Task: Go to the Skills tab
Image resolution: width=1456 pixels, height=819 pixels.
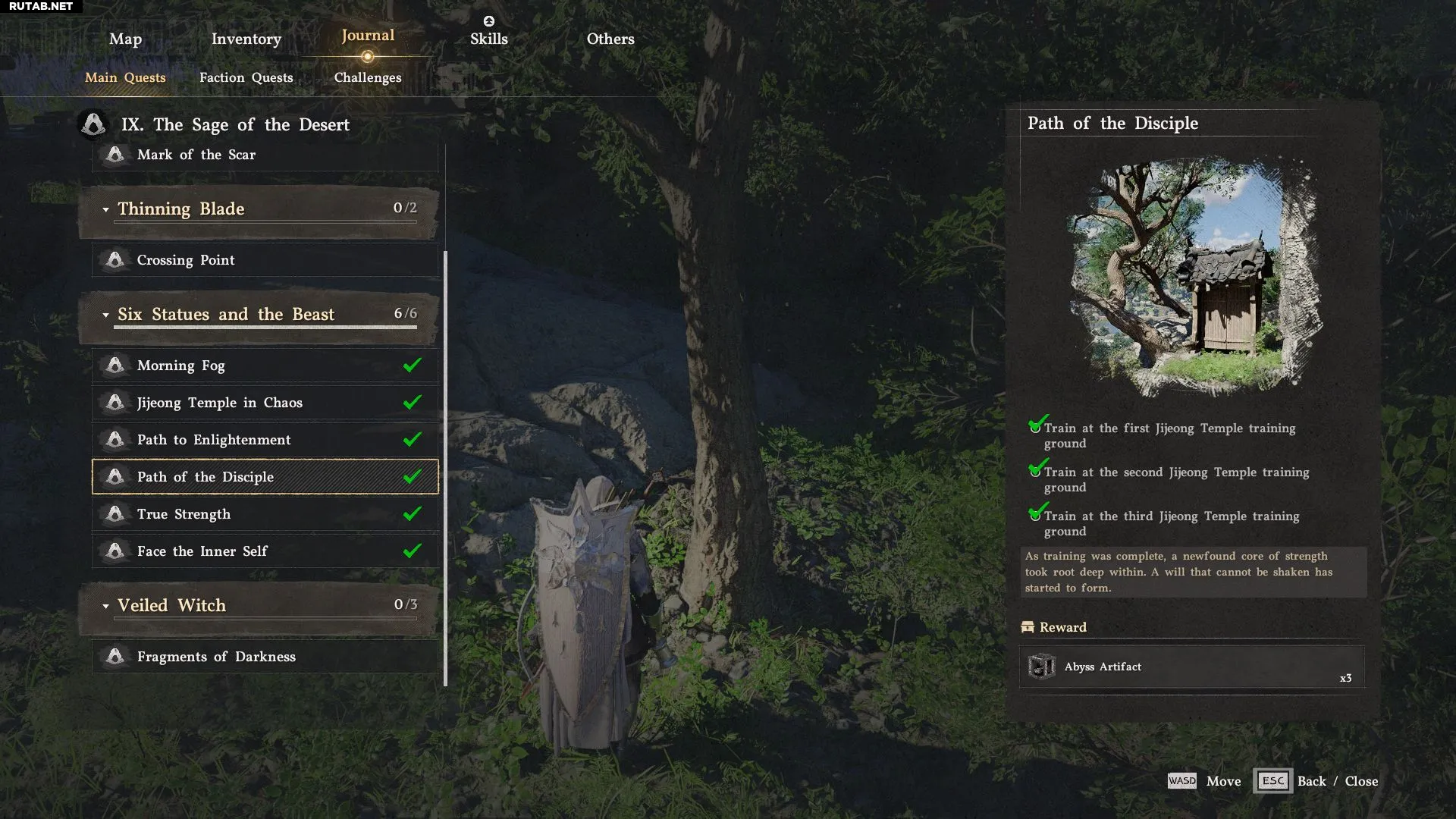Action: point(488,39)
